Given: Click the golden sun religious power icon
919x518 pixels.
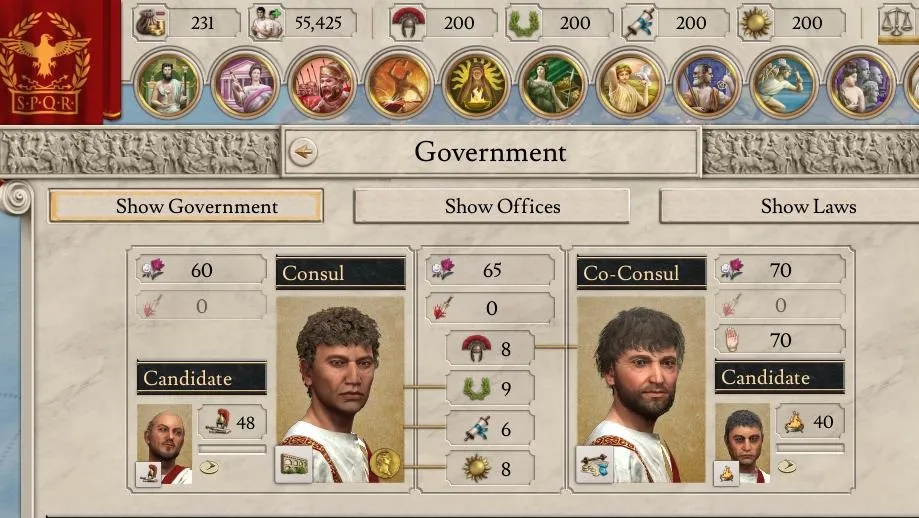Looking at the screenshot, I should 756,24.
